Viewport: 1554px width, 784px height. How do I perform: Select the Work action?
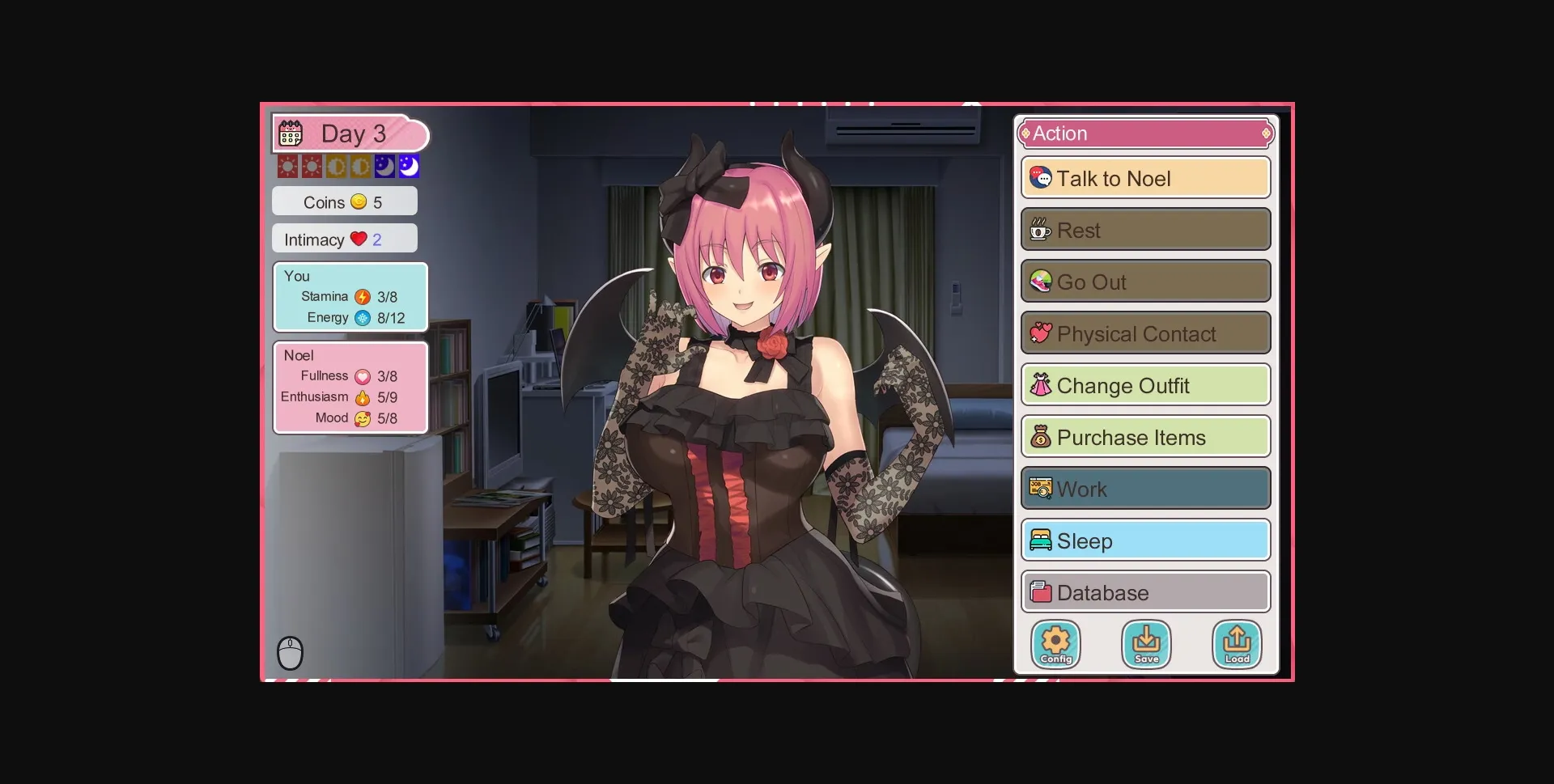(x=1145, y=489)
